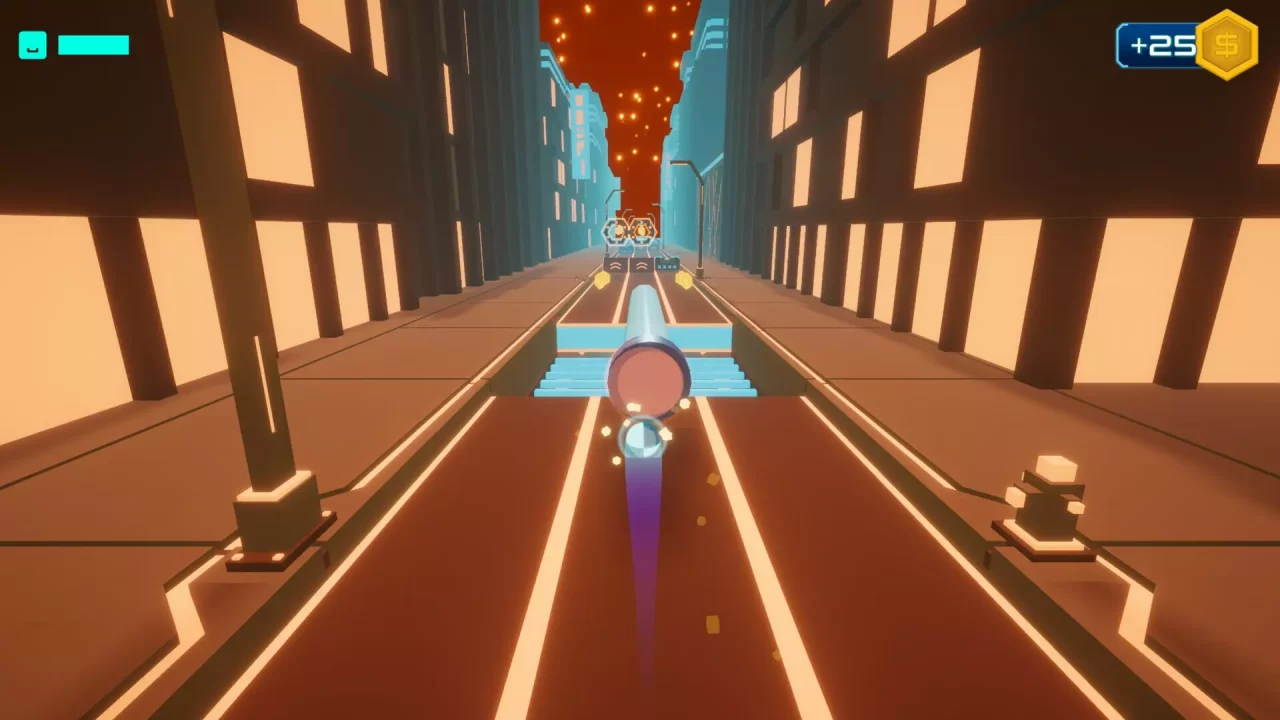Click the cyan progress bar at top
The width and height of the screenshot is (1280, 720).
pos(94,45)
